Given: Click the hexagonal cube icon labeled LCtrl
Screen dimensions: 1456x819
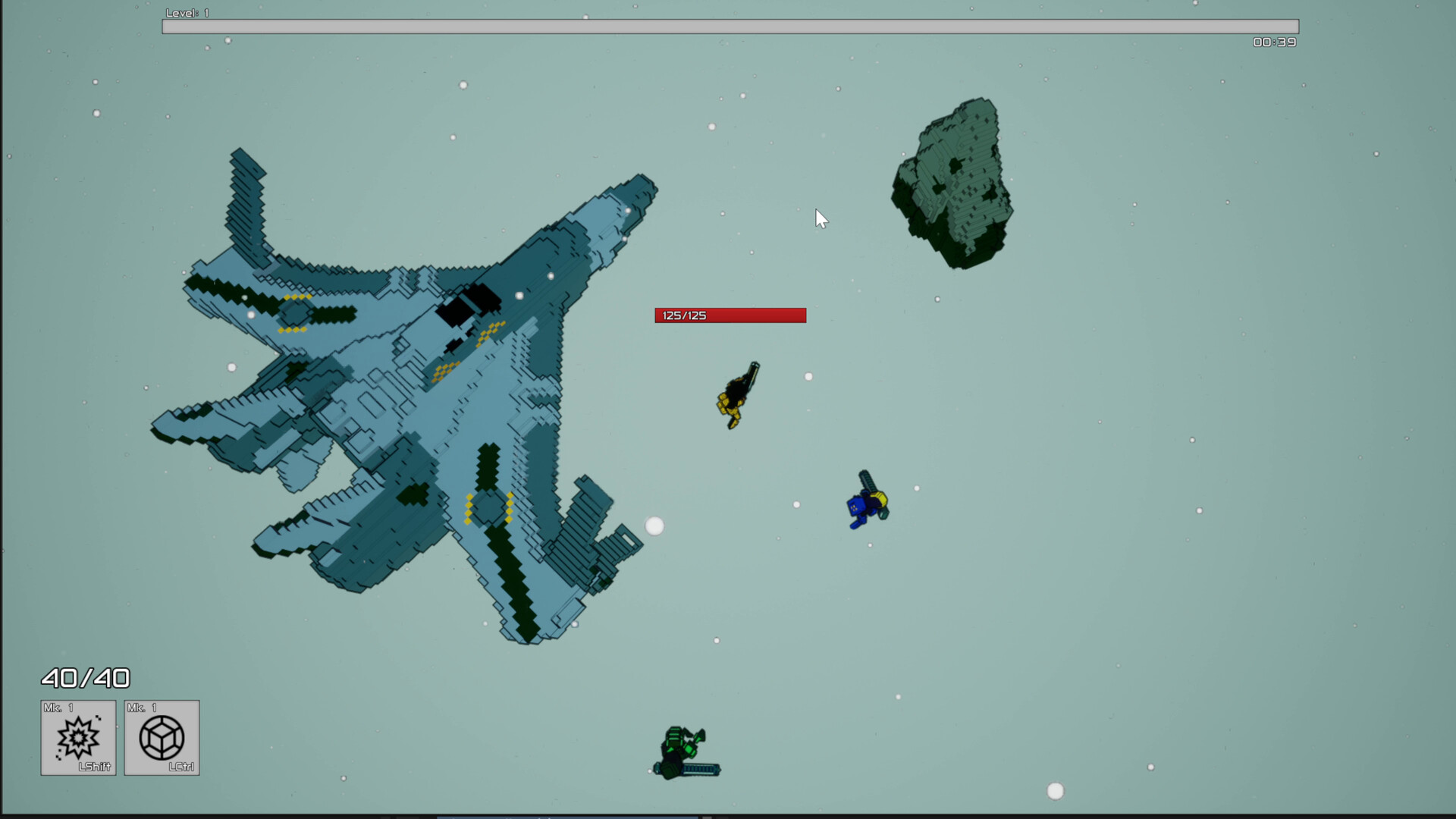Looking at the screenshot, I should 162,736.
